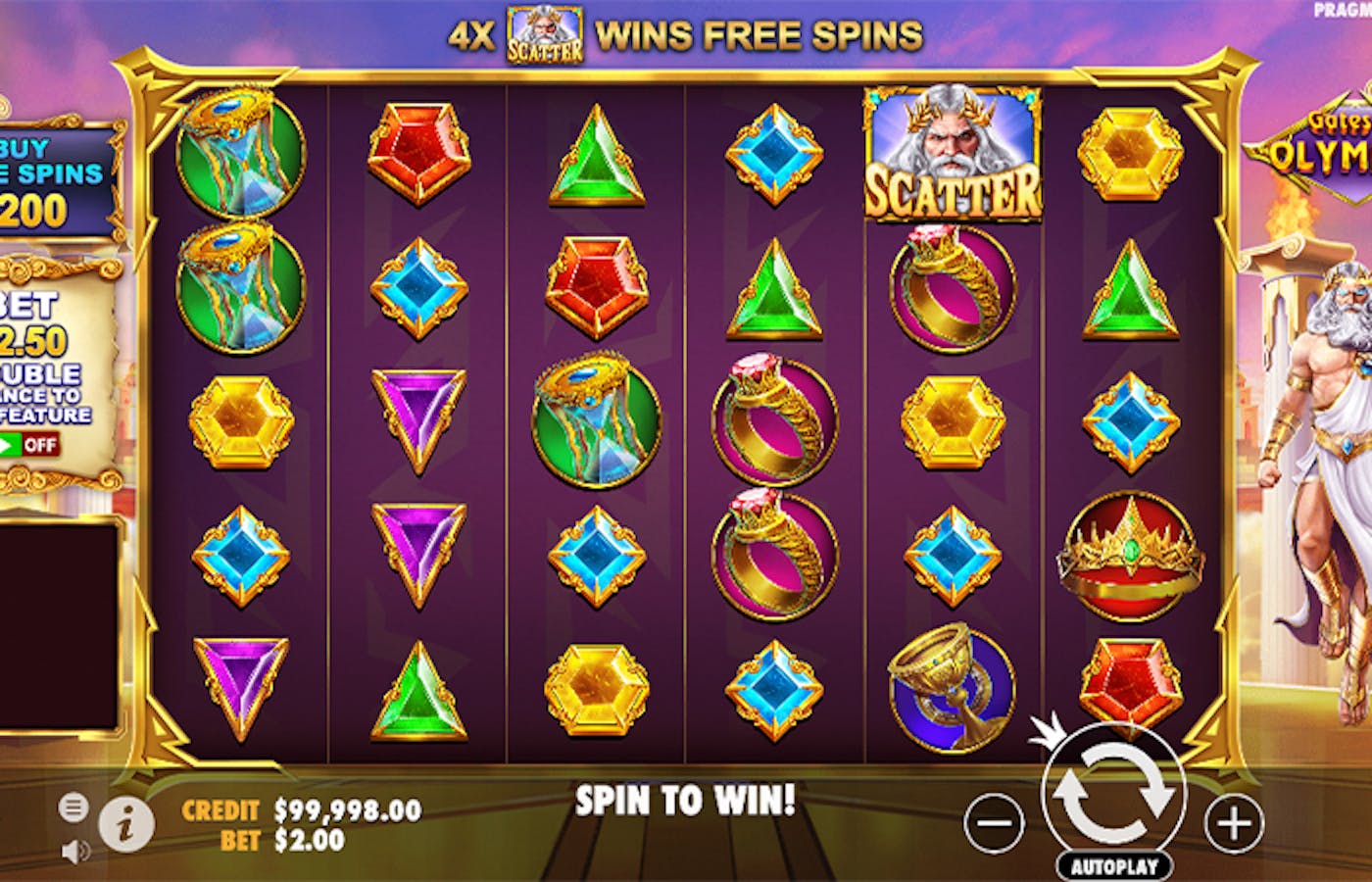Screen dimensions: 1372x882
Task: Open the hamburger settings menu
Action: 73,808
